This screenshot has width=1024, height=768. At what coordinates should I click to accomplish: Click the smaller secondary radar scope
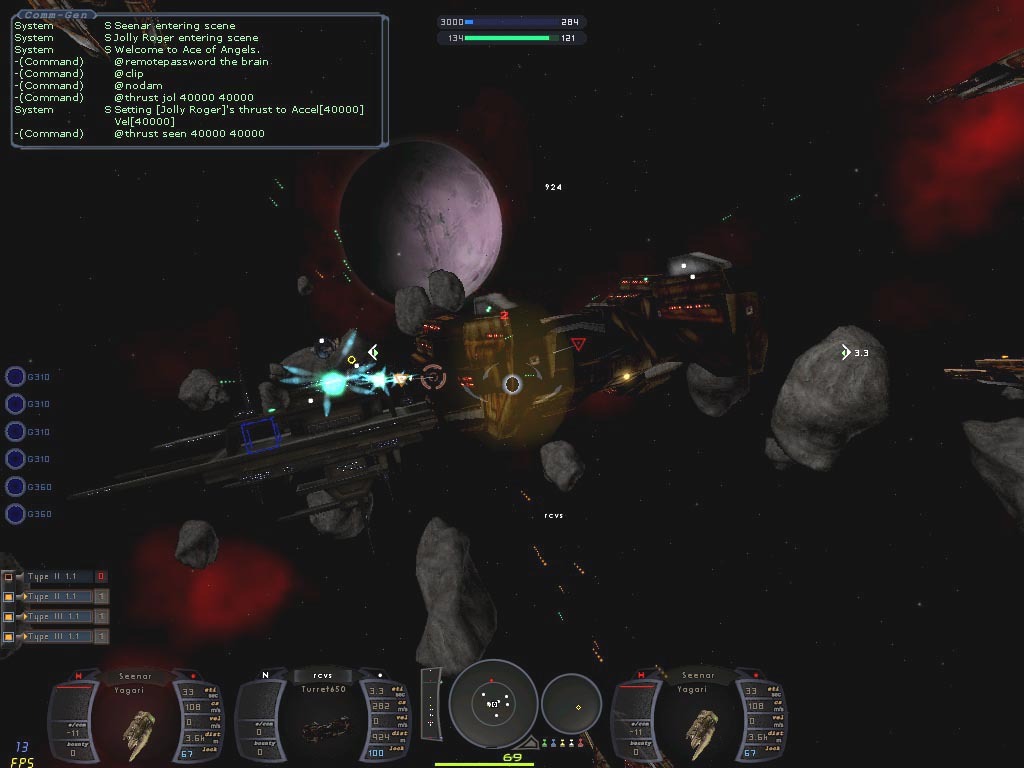(x=572, y=705)
